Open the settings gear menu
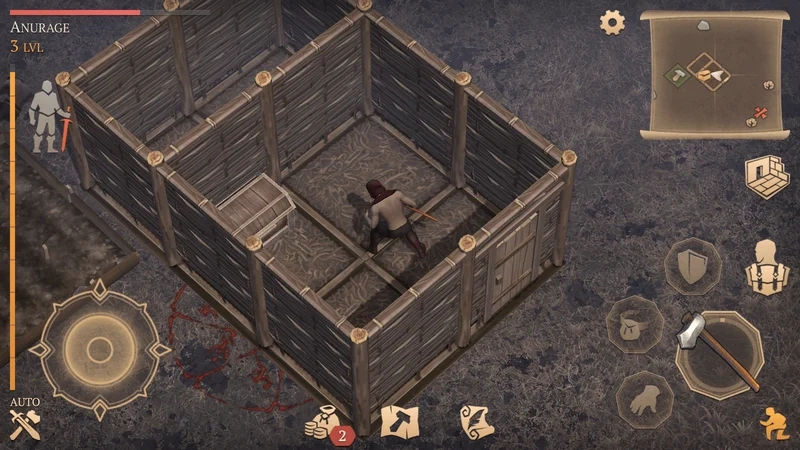This screenshot has height=450, width=800. (612, 22)
